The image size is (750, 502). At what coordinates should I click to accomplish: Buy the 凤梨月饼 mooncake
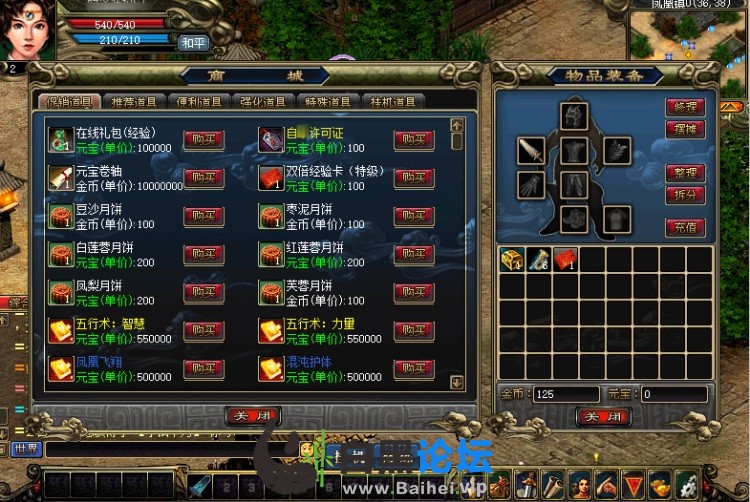tap(203, 293)
